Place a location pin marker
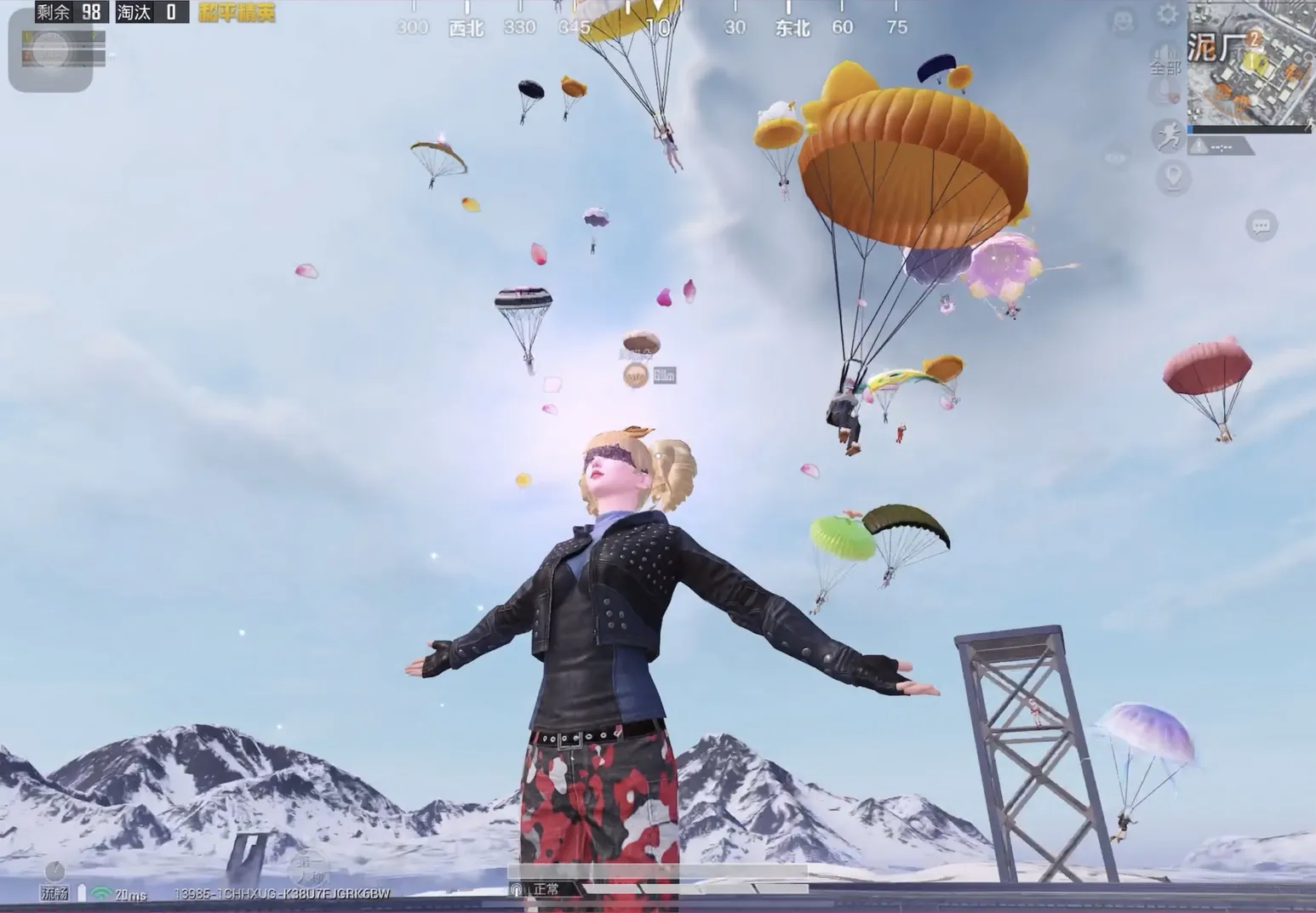The width and height of the screenshot is (1316, 913). point(1174,178)
